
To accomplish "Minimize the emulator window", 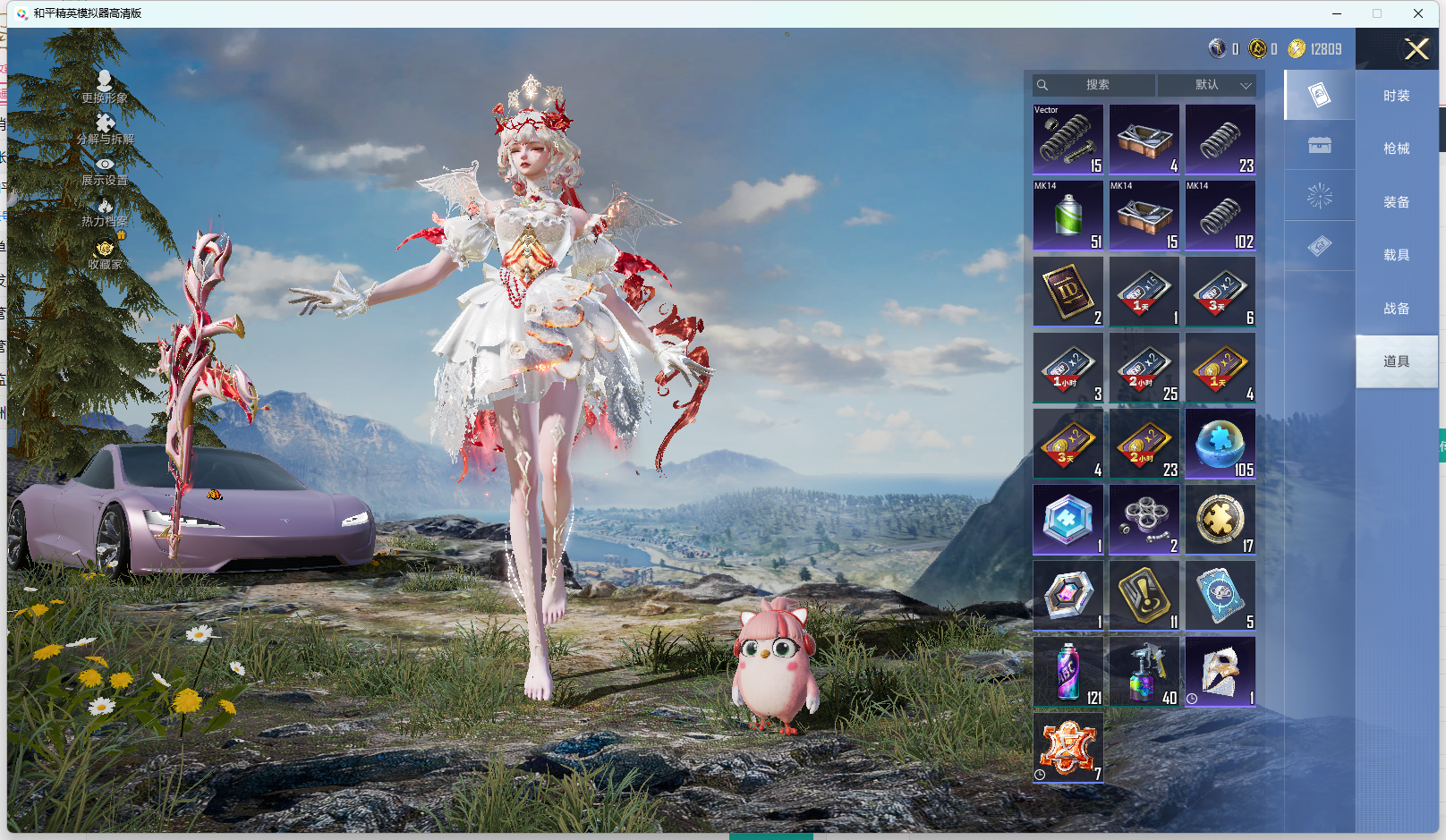I will 1337,13.
